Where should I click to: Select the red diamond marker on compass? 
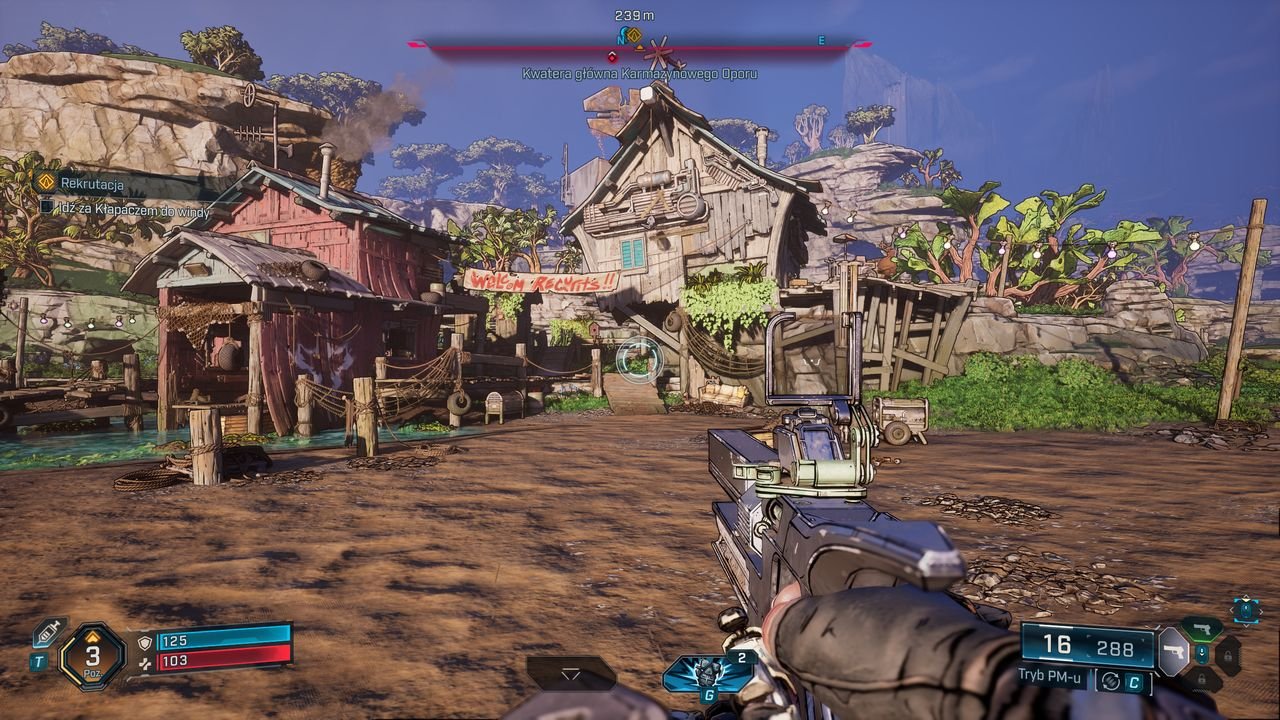[612, 57]
